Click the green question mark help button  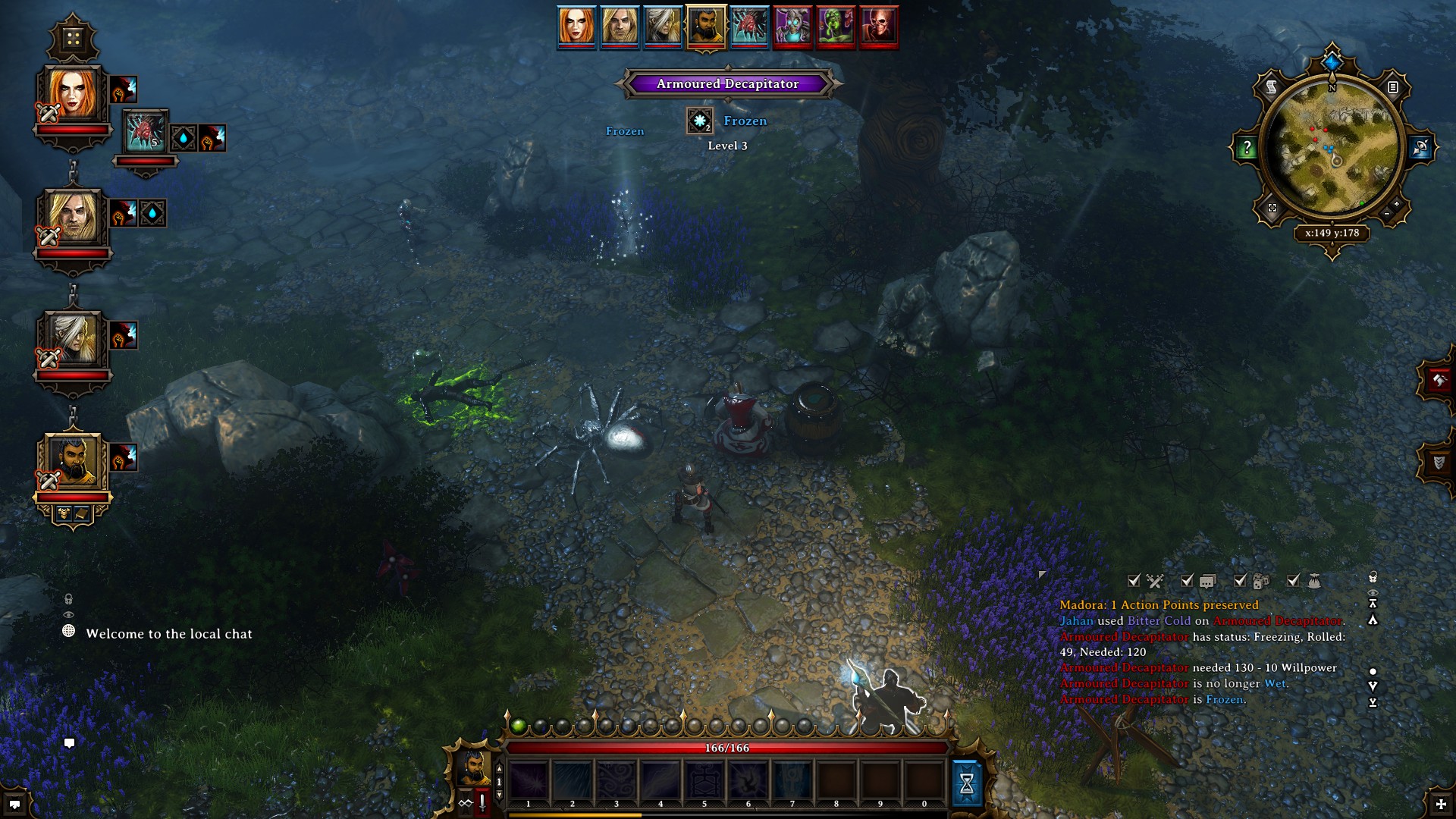[x=1247, y=148]
